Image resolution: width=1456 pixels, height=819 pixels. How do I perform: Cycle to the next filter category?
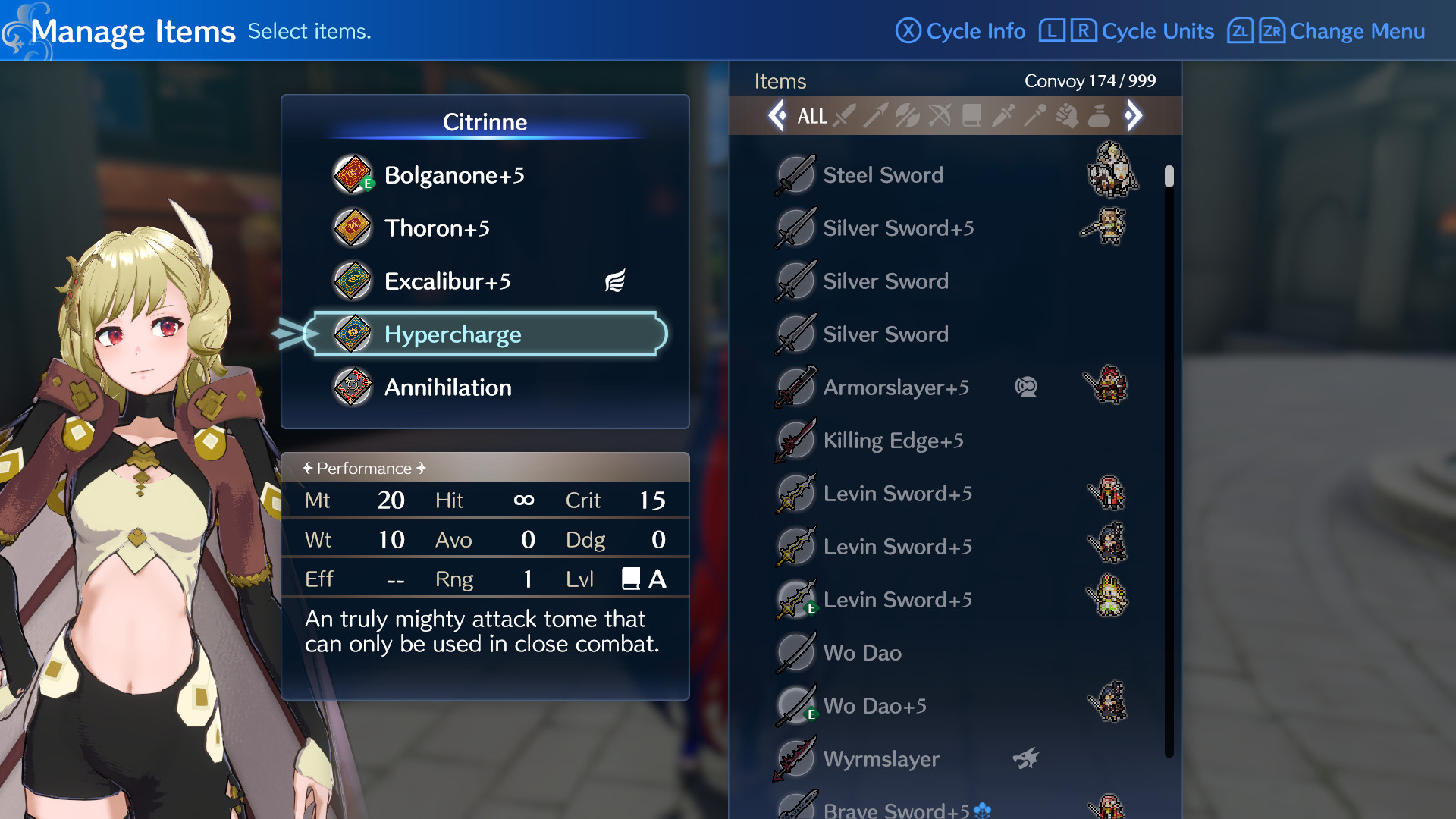point(1133,115)
